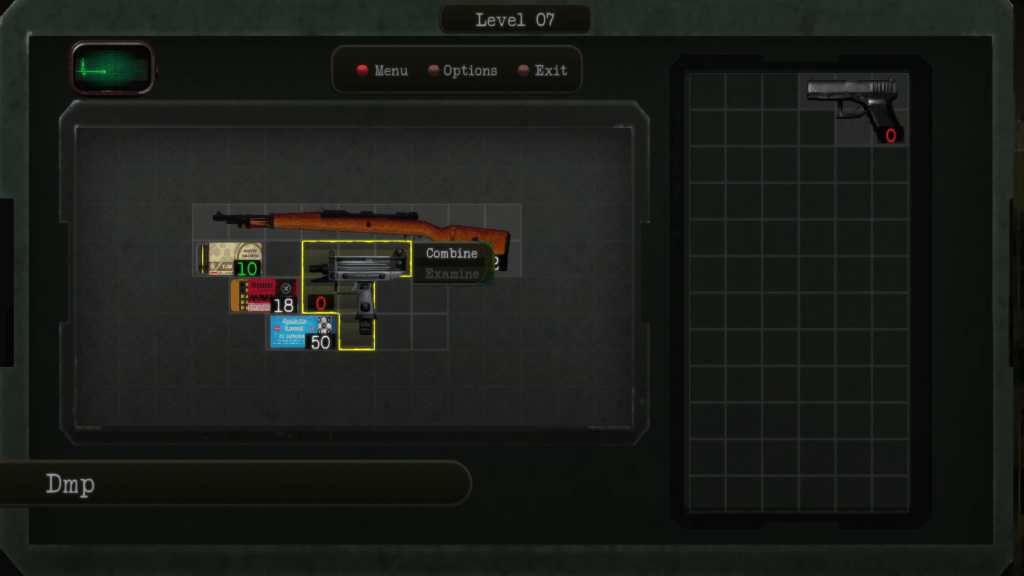
Task: Select the red 9mm ammo box showing 18
Action: tap(264, 295)
